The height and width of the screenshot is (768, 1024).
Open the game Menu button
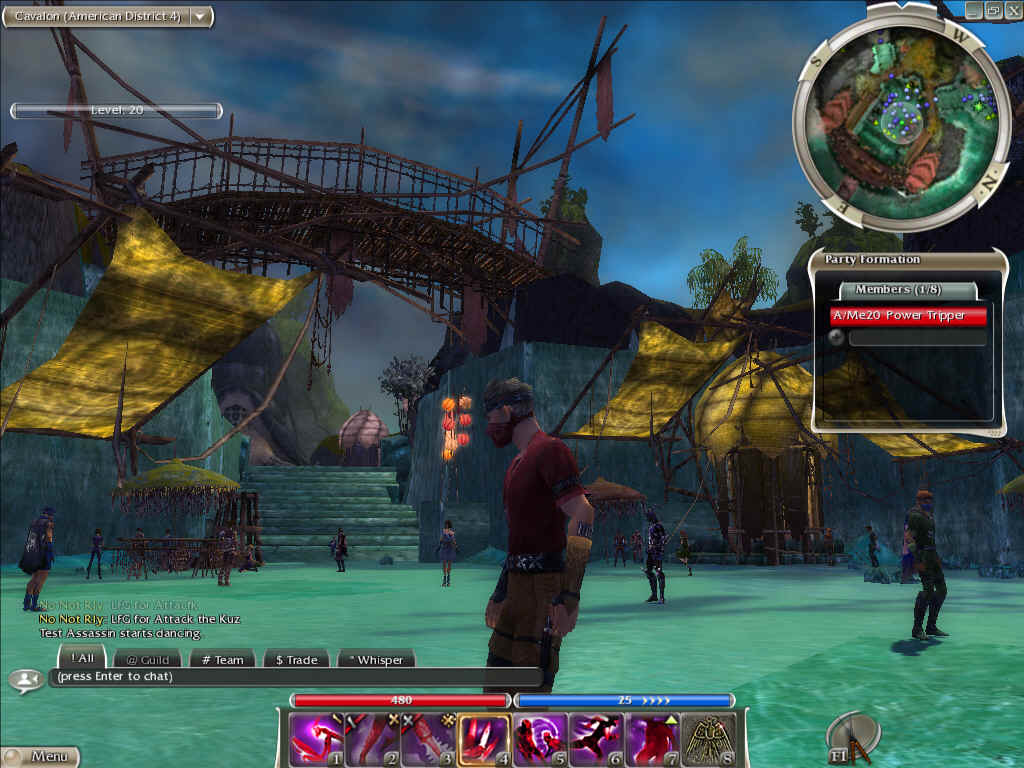[x=40, y=757]
